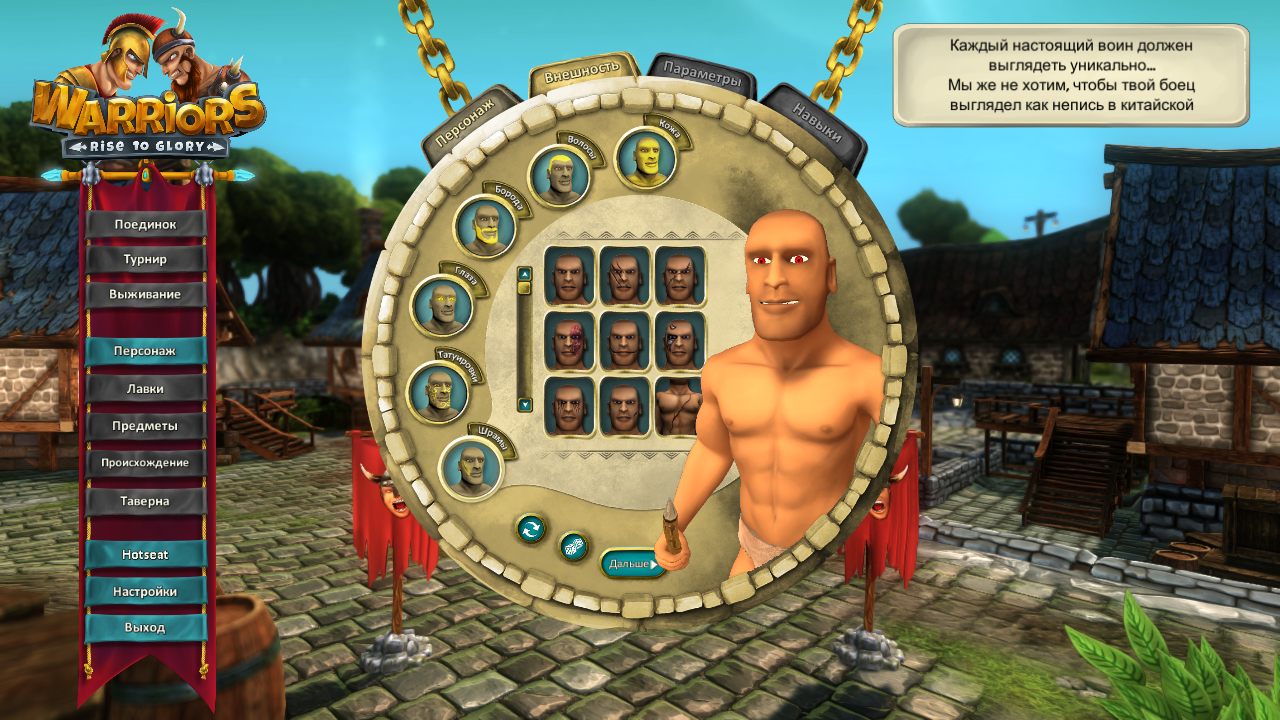
Task: Choose Выживание game mode
Action: pyautogui.click(x=148, y=293)
